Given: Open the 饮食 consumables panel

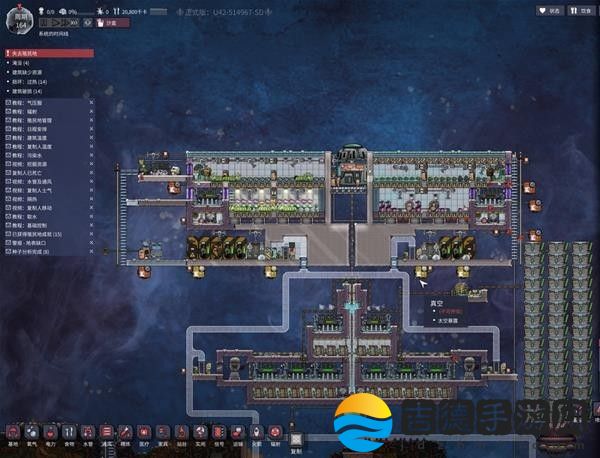Looking at the screenshot, I should coord(581,10).
